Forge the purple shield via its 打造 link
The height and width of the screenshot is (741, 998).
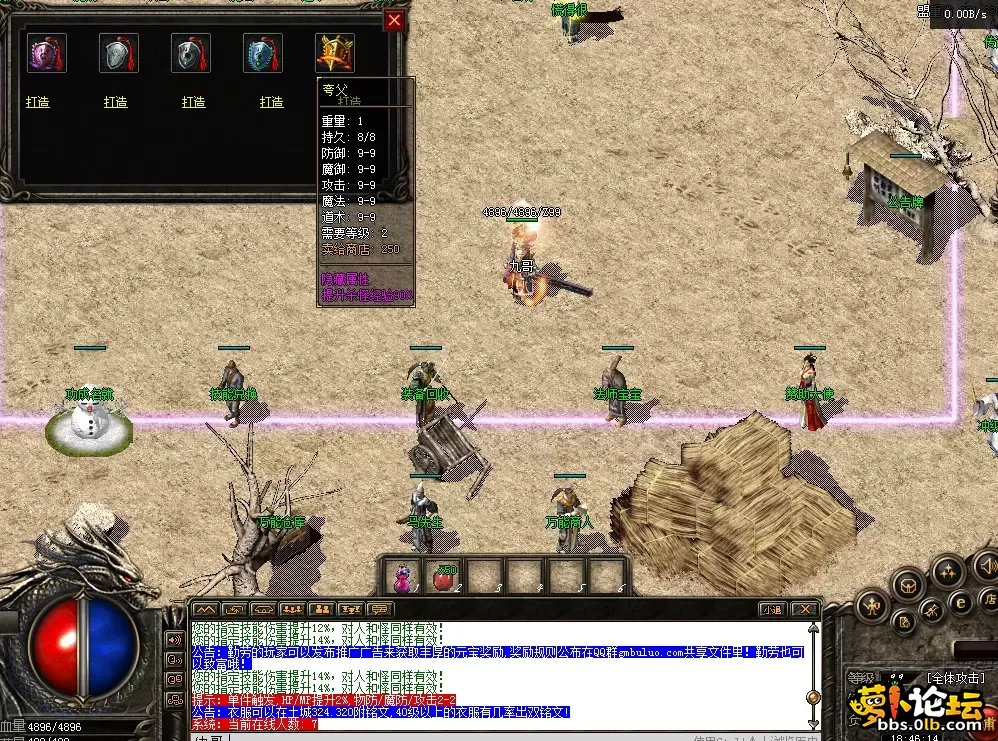(x=38, y=102)
